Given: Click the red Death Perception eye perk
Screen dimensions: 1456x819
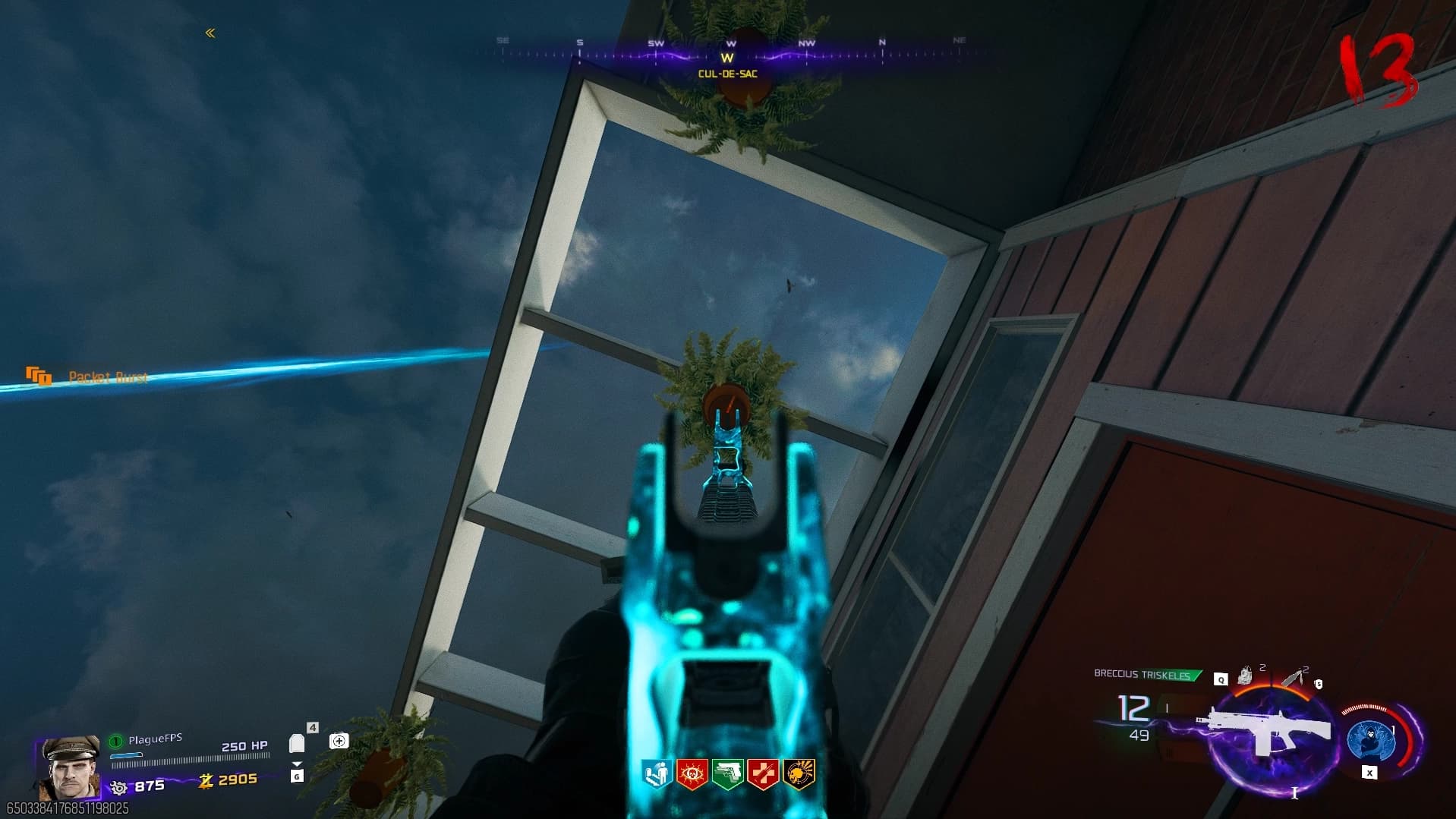Looking at the screenshot, I should pos(692,775).
